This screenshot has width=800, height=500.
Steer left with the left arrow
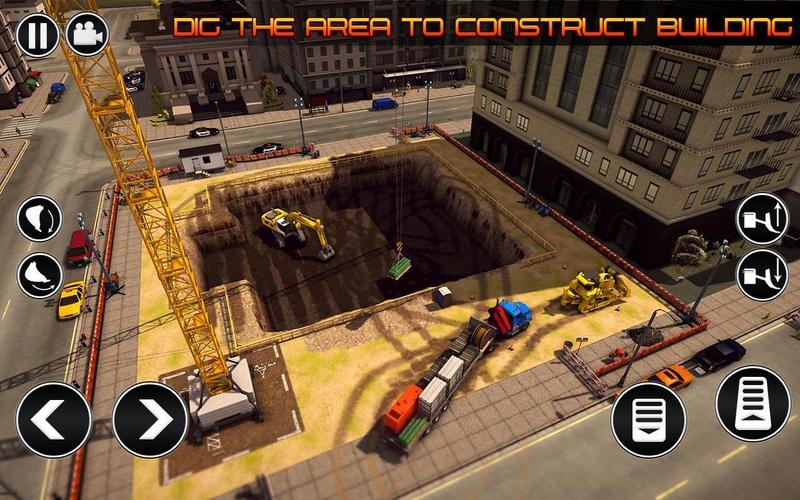pos(54,420)
